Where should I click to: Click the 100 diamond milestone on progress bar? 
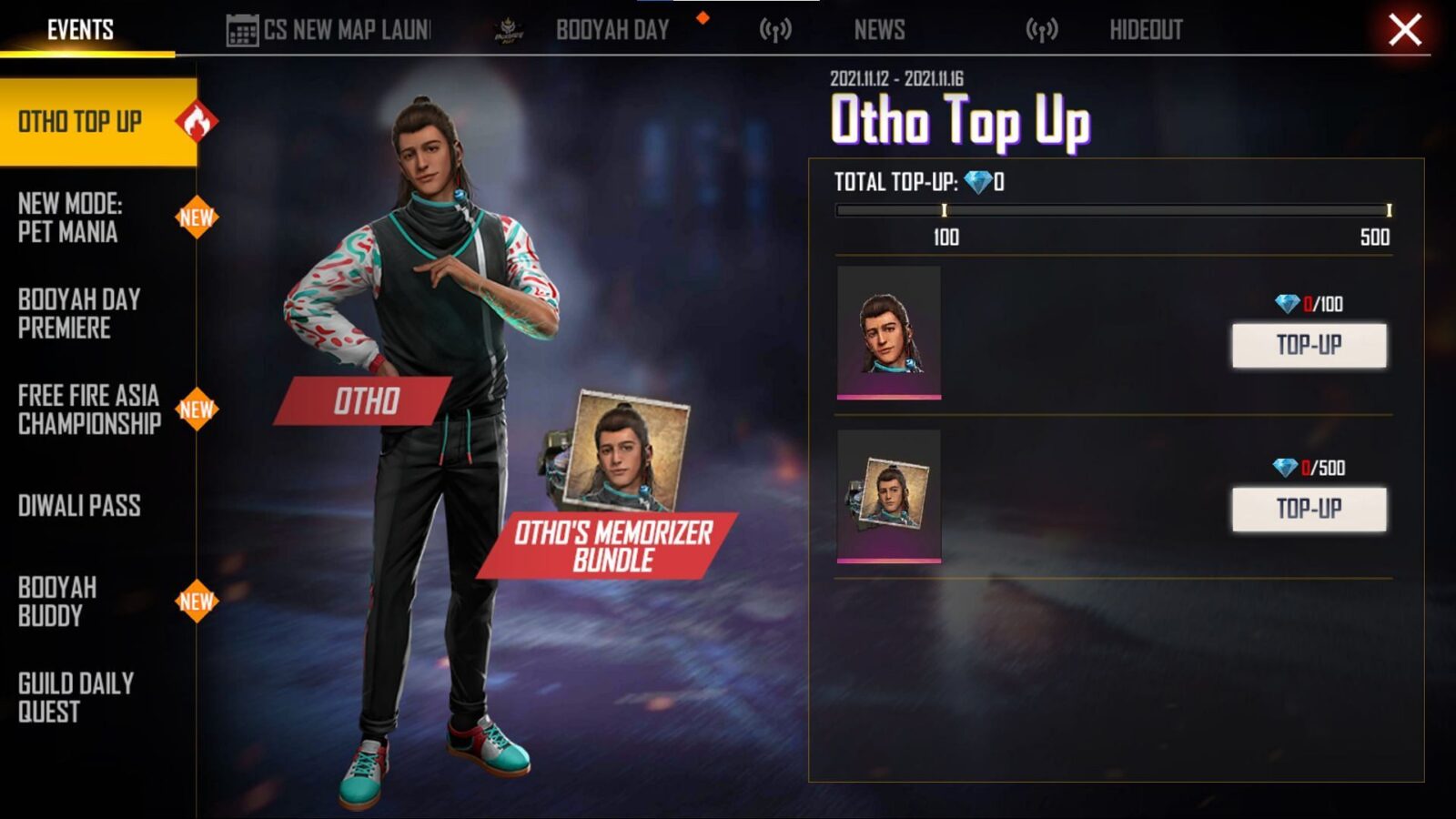pos(946,209)
